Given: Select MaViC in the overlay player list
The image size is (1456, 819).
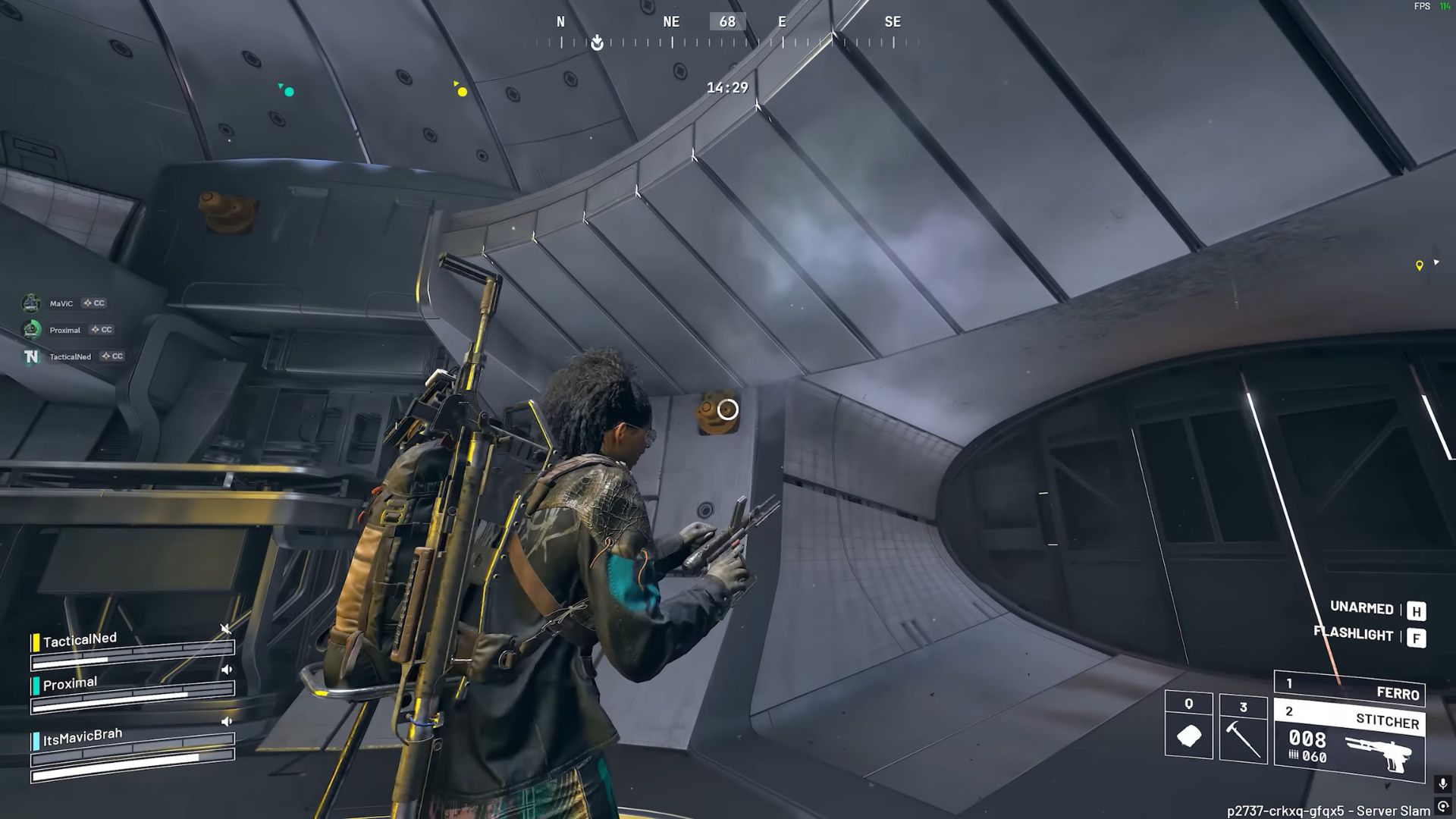Looking at the screenshot, I should [61, 303].
